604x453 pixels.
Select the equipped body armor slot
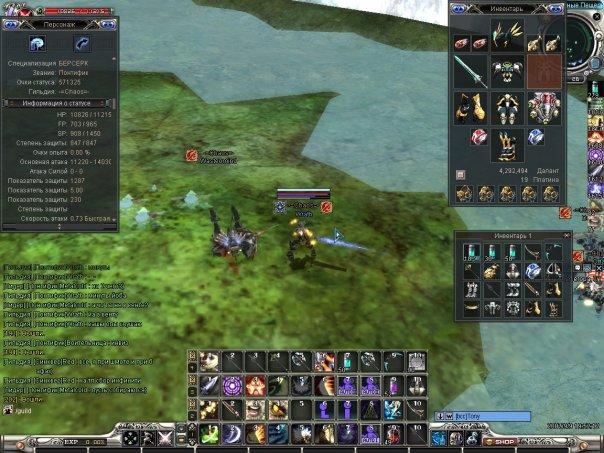point(507,106)
